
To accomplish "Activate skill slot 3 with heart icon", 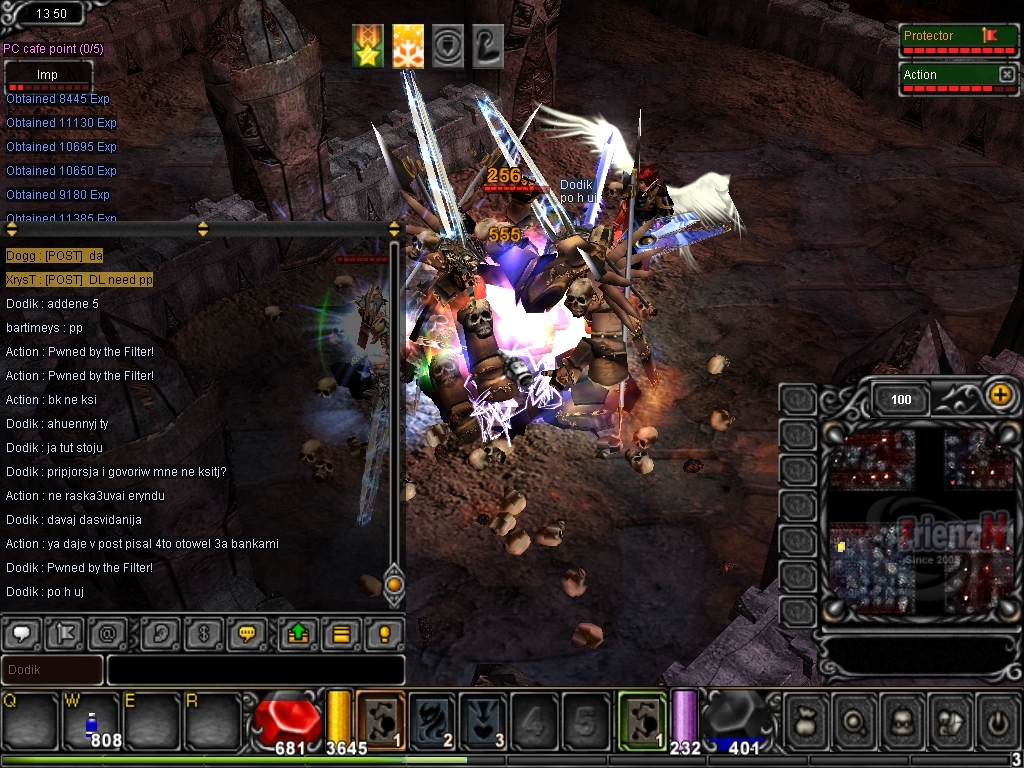I will click(x=483, y=718).
